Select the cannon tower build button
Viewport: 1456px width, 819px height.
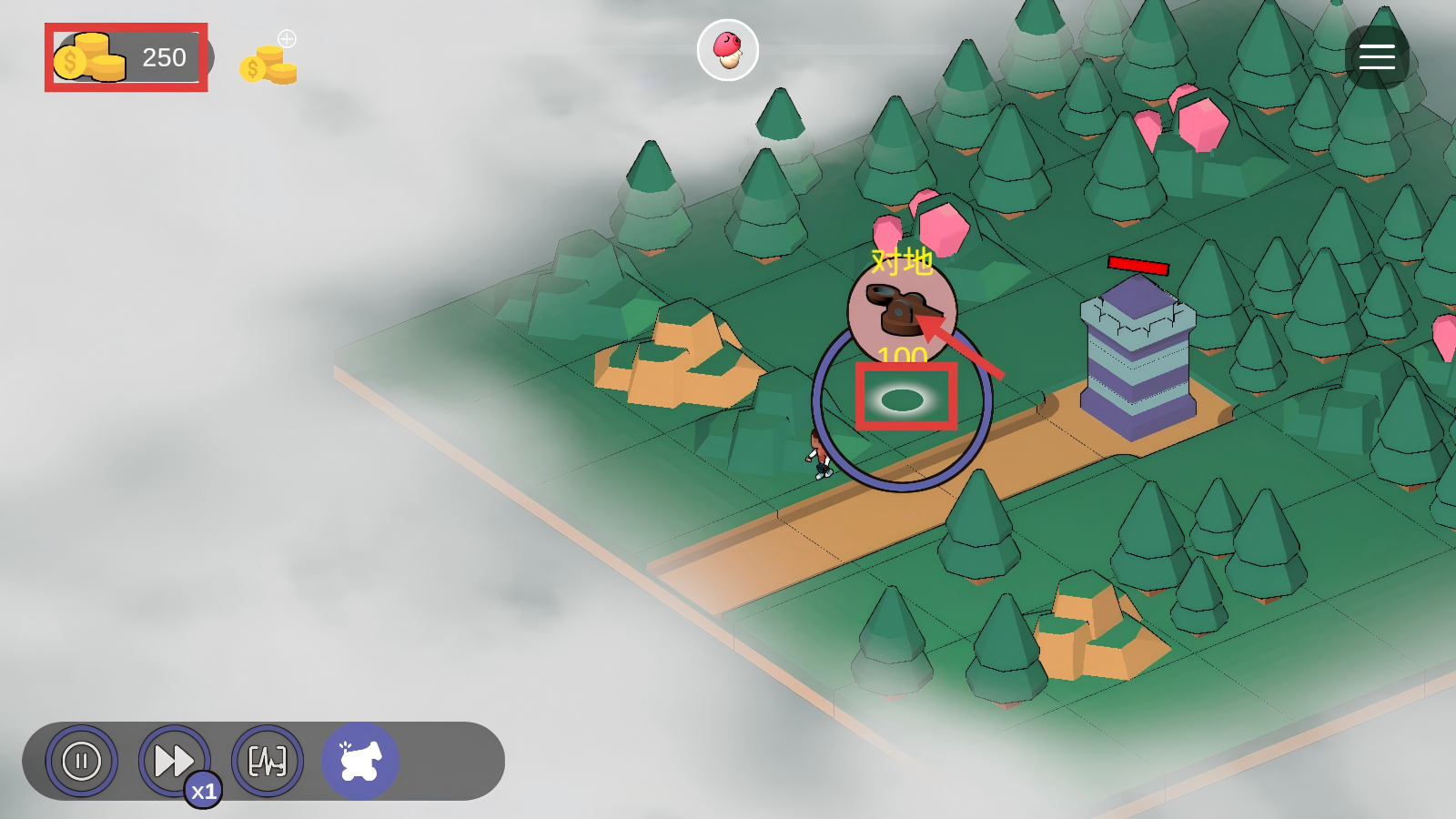pyautogui.click(x=360, y=761)
